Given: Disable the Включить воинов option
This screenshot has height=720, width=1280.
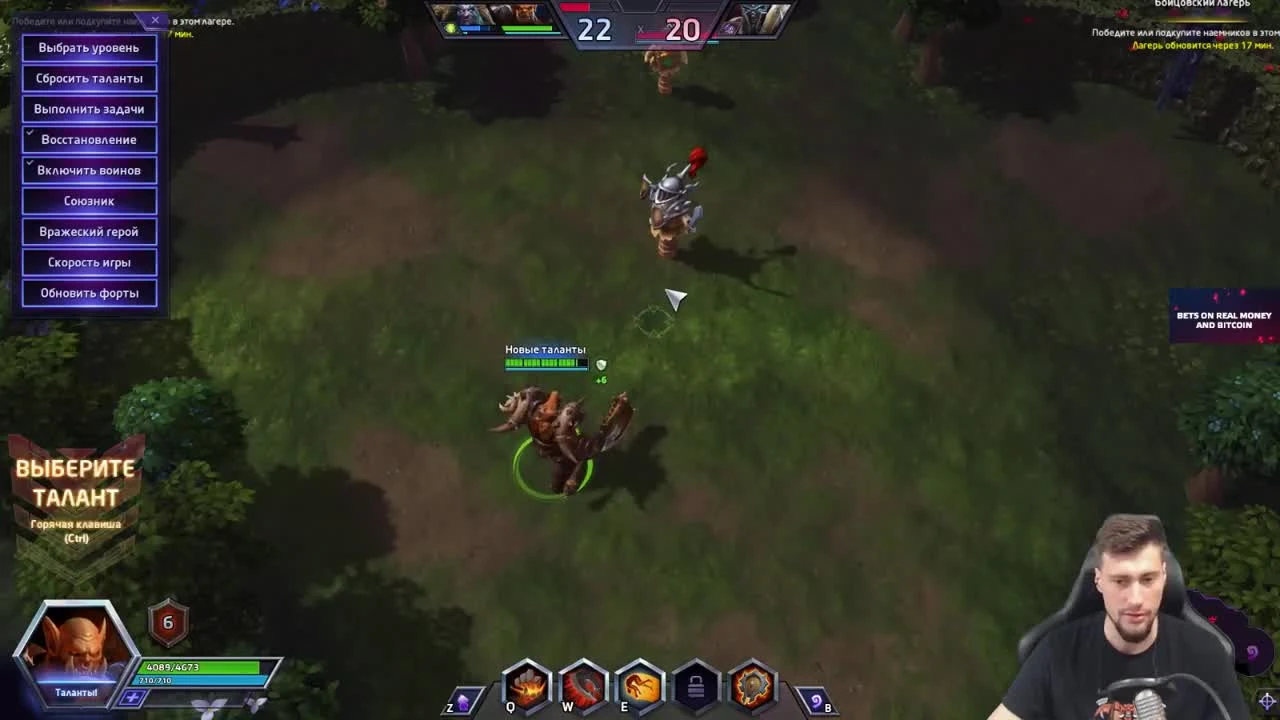Looking at the screenshot, I should pyautogui.click(x=88, y=170).
